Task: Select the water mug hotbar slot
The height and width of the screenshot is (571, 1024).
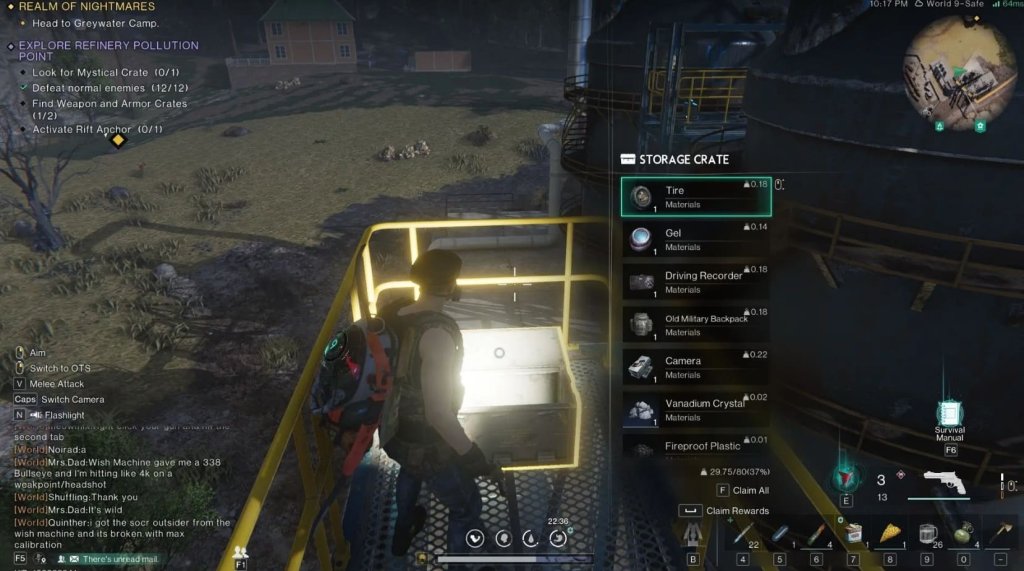Action: coord(927,533)
